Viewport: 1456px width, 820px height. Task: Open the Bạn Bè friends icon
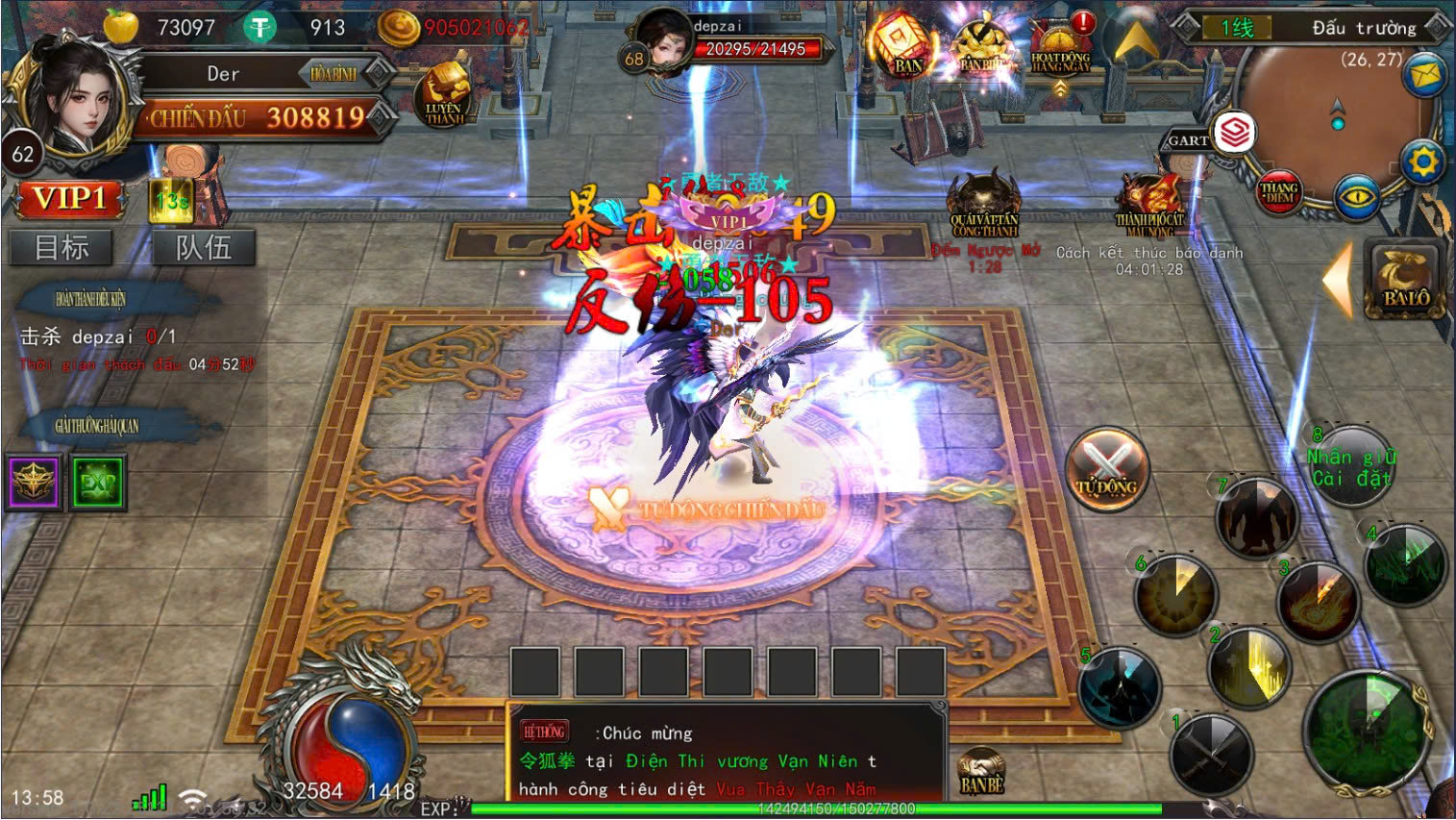click(x=981, y=772)
